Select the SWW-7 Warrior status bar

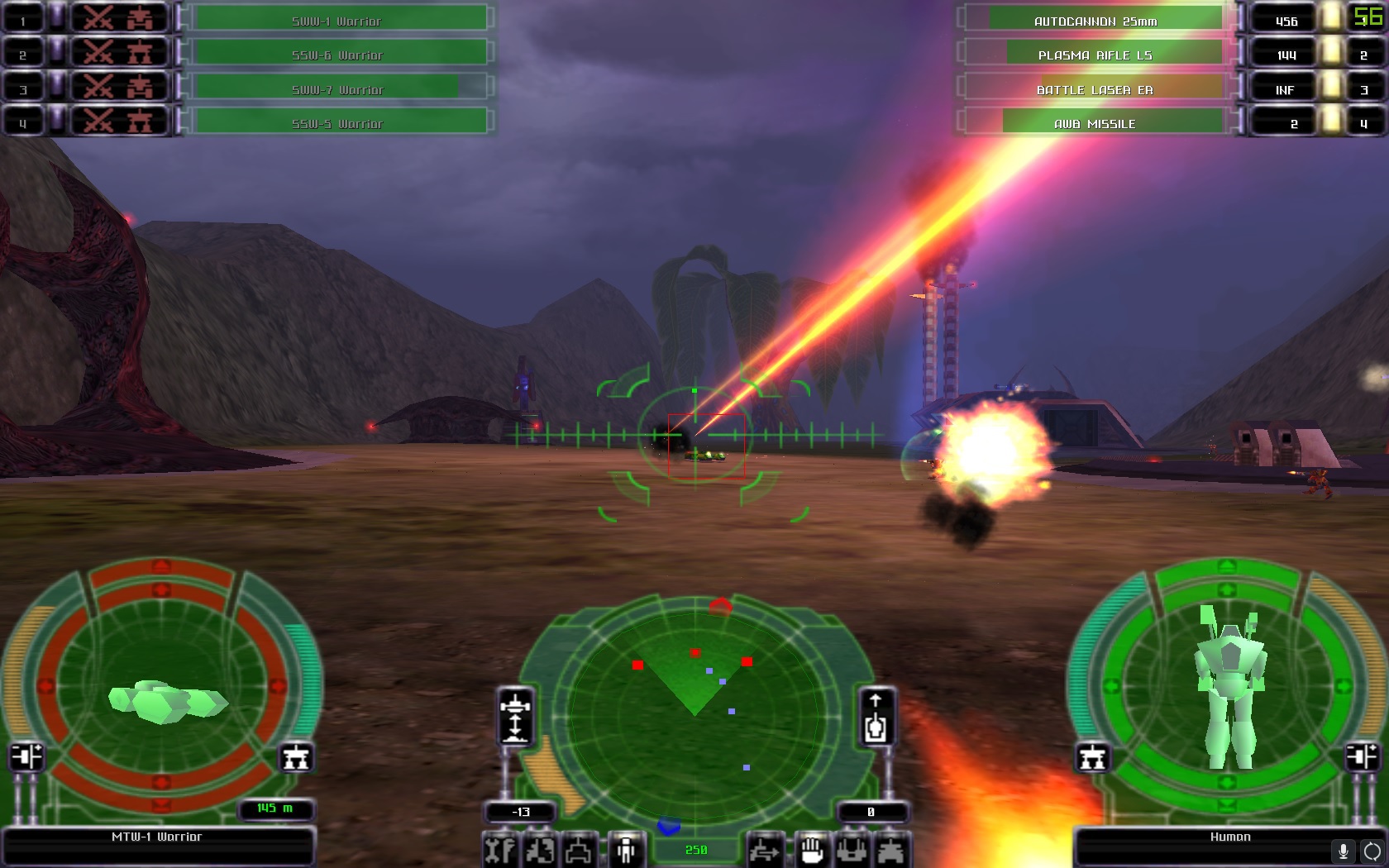pyautogui.click(x=337, y=88)
